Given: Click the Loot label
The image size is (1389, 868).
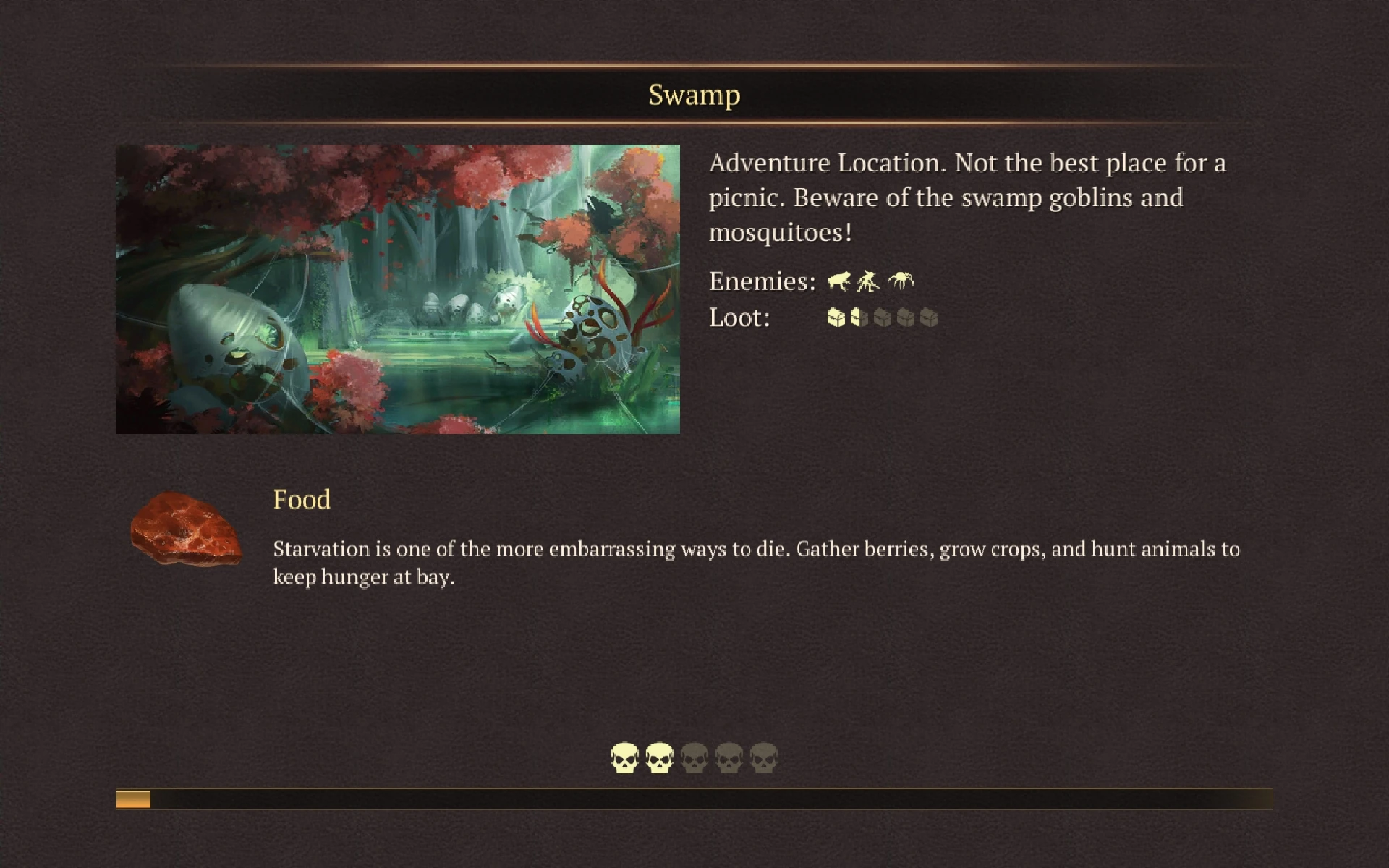Looking at the screenshot, I should [x=739, y=318].
